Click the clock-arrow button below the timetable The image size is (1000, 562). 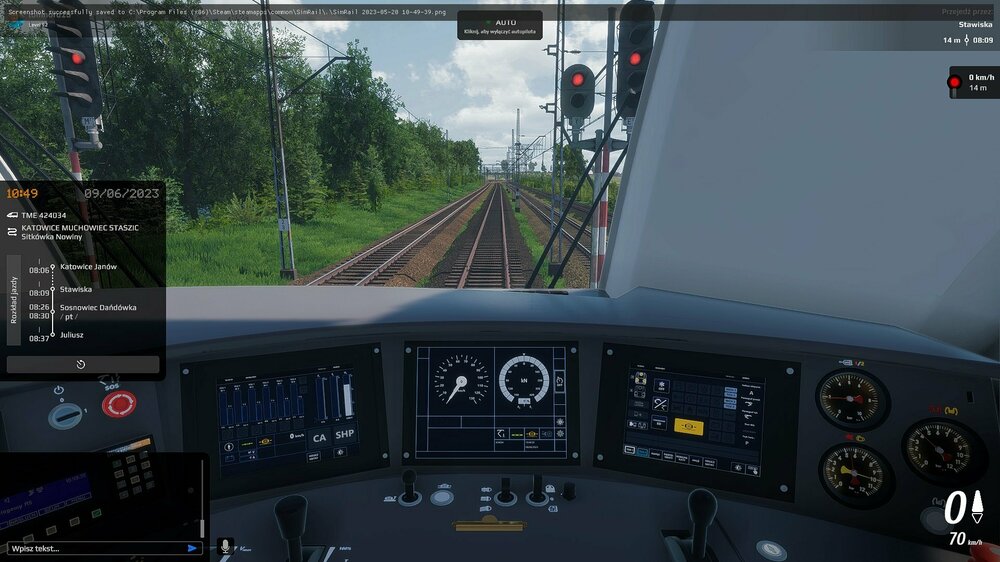82,365
